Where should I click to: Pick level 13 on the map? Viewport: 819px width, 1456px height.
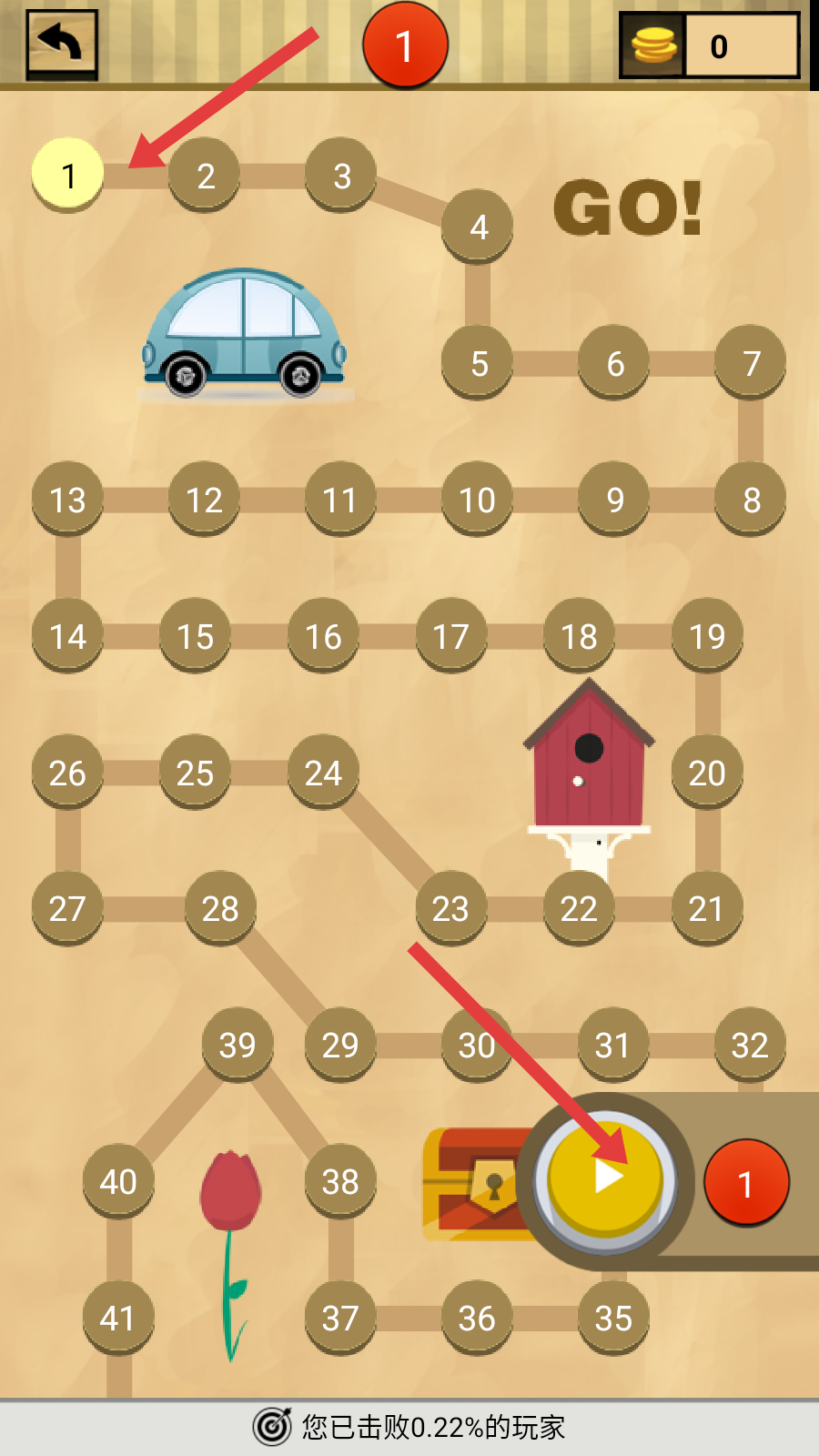coord(67,499)
